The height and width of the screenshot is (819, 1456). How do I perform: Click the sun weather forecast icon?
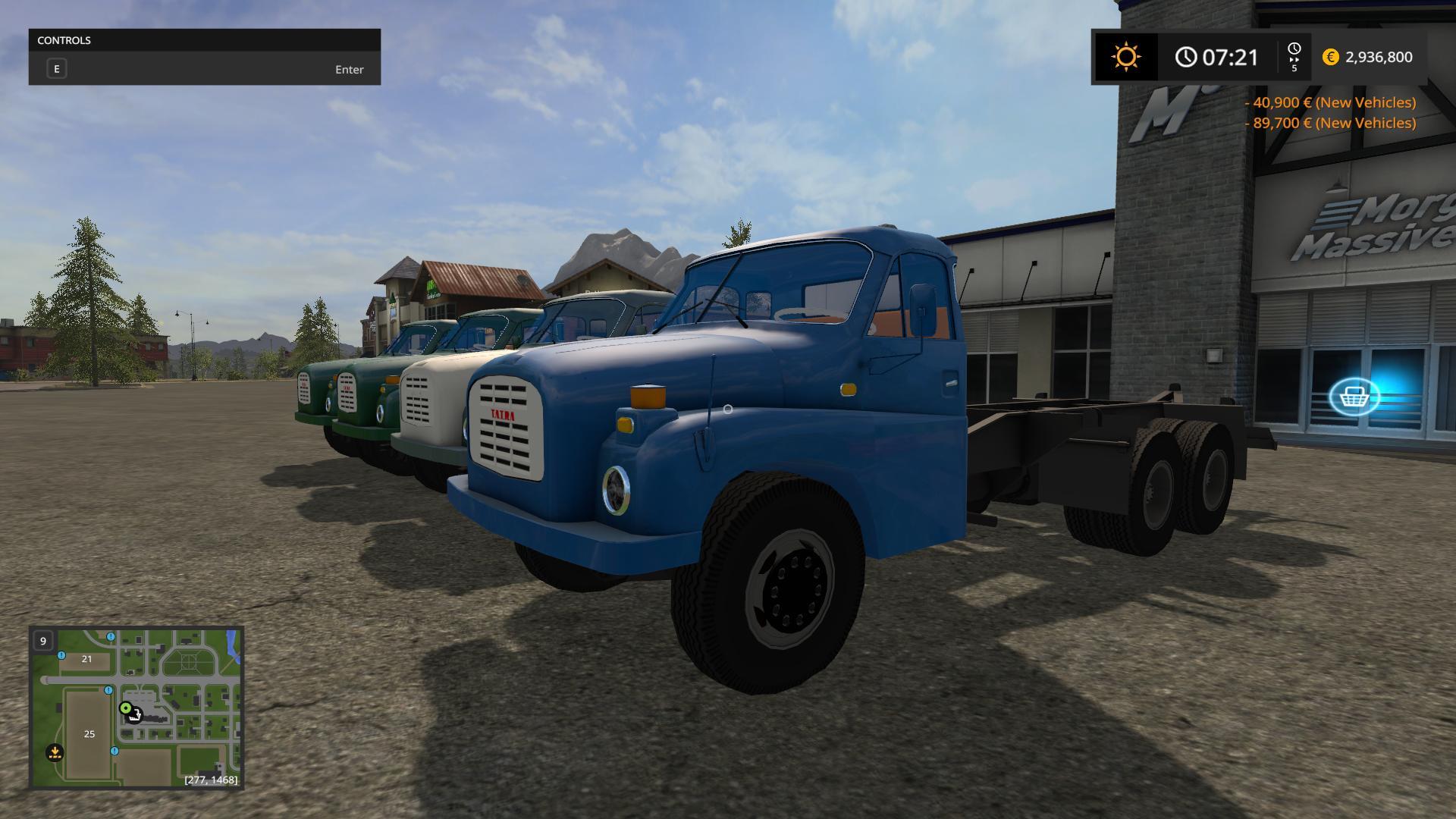coord(1125,57)
